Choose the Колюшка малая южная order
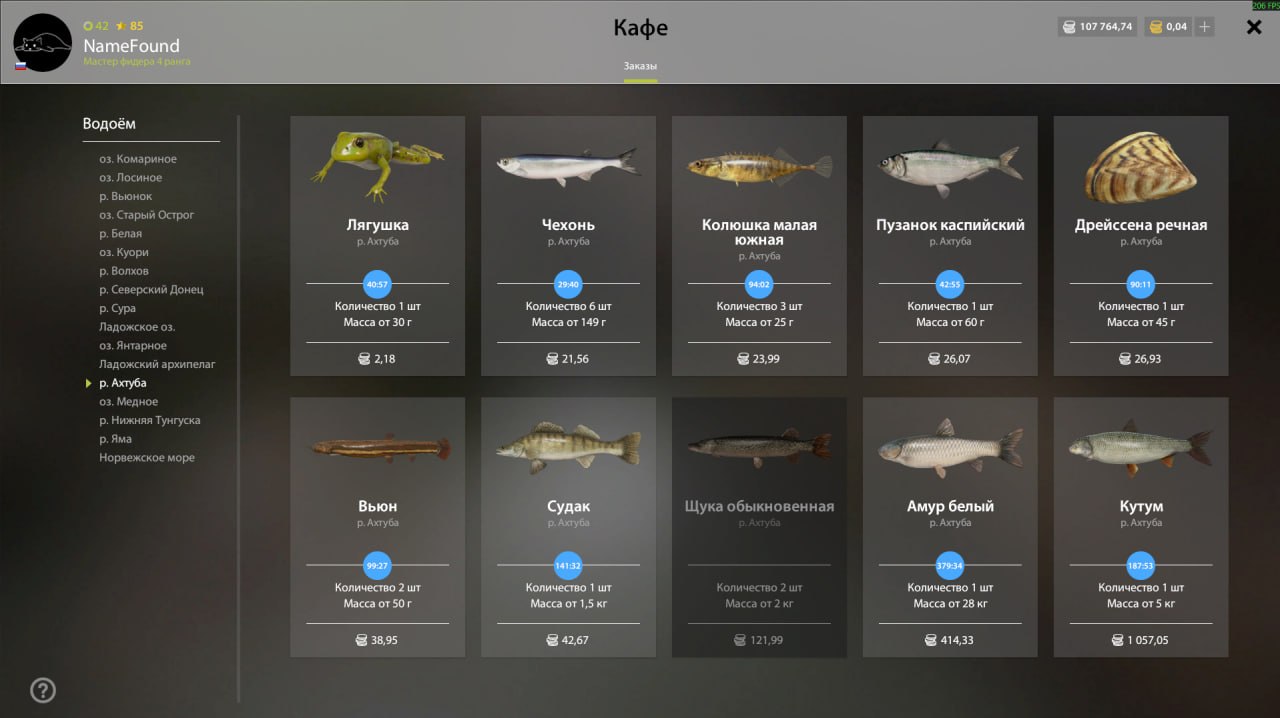Image resolution: width=1280 pixels, height=718 pixels. coord(759,245)
